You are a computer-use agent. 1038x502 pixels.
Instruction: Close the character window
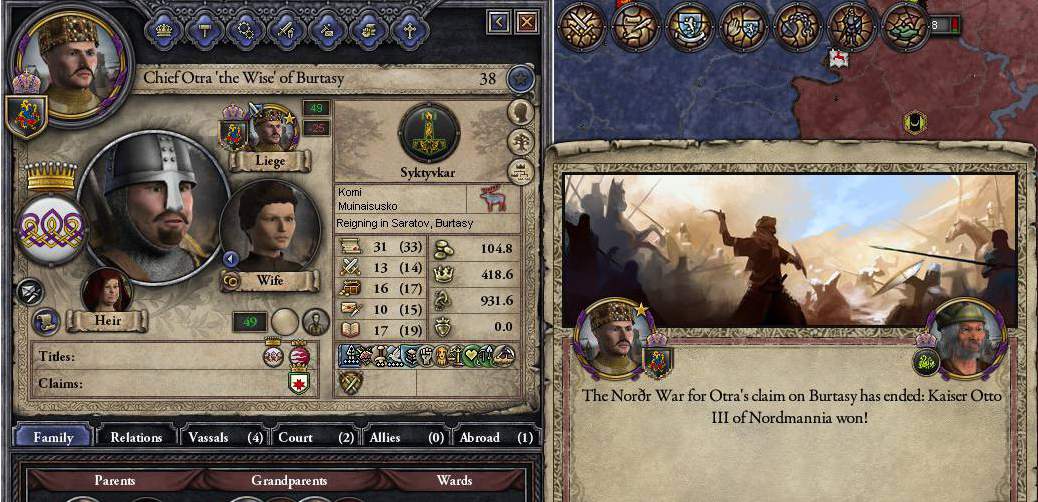pyautogui.click(x=527, y=21)
